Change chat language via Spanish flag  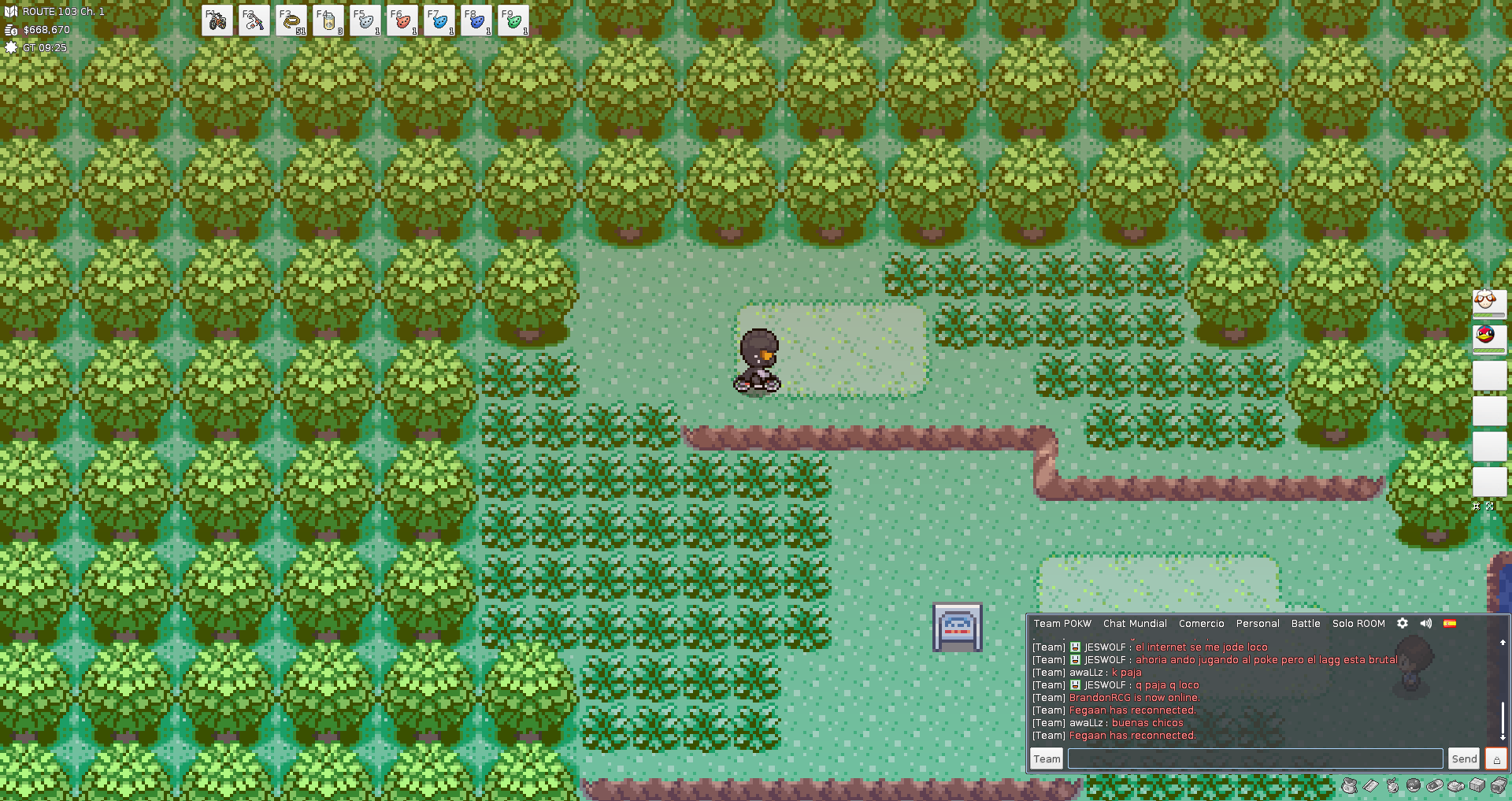coord(1450,623)
